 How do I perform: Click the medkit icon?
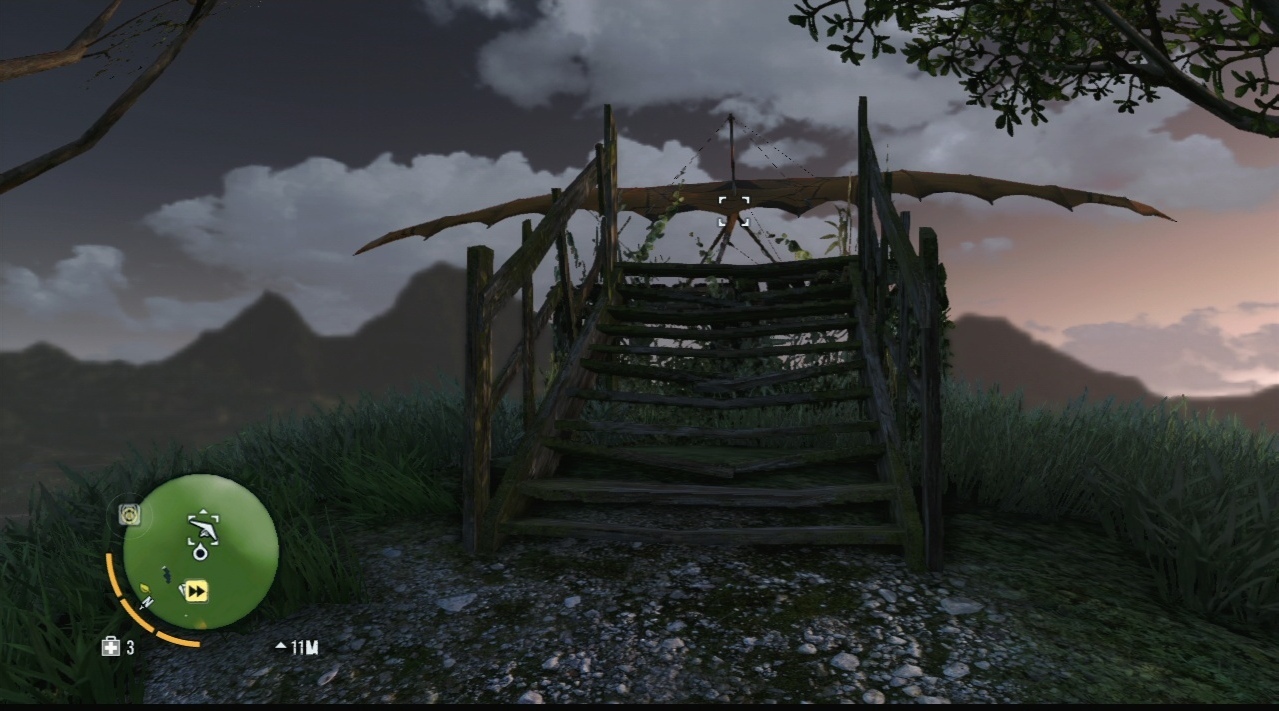[x=110, y=647]
